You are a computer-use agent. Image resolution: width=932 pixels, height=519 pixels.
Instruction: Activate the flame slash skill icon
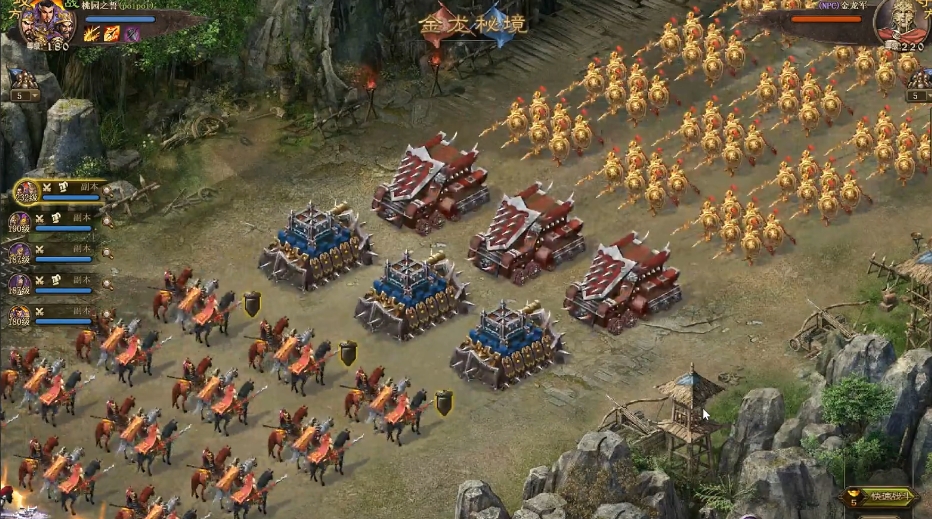click(93, 34)
